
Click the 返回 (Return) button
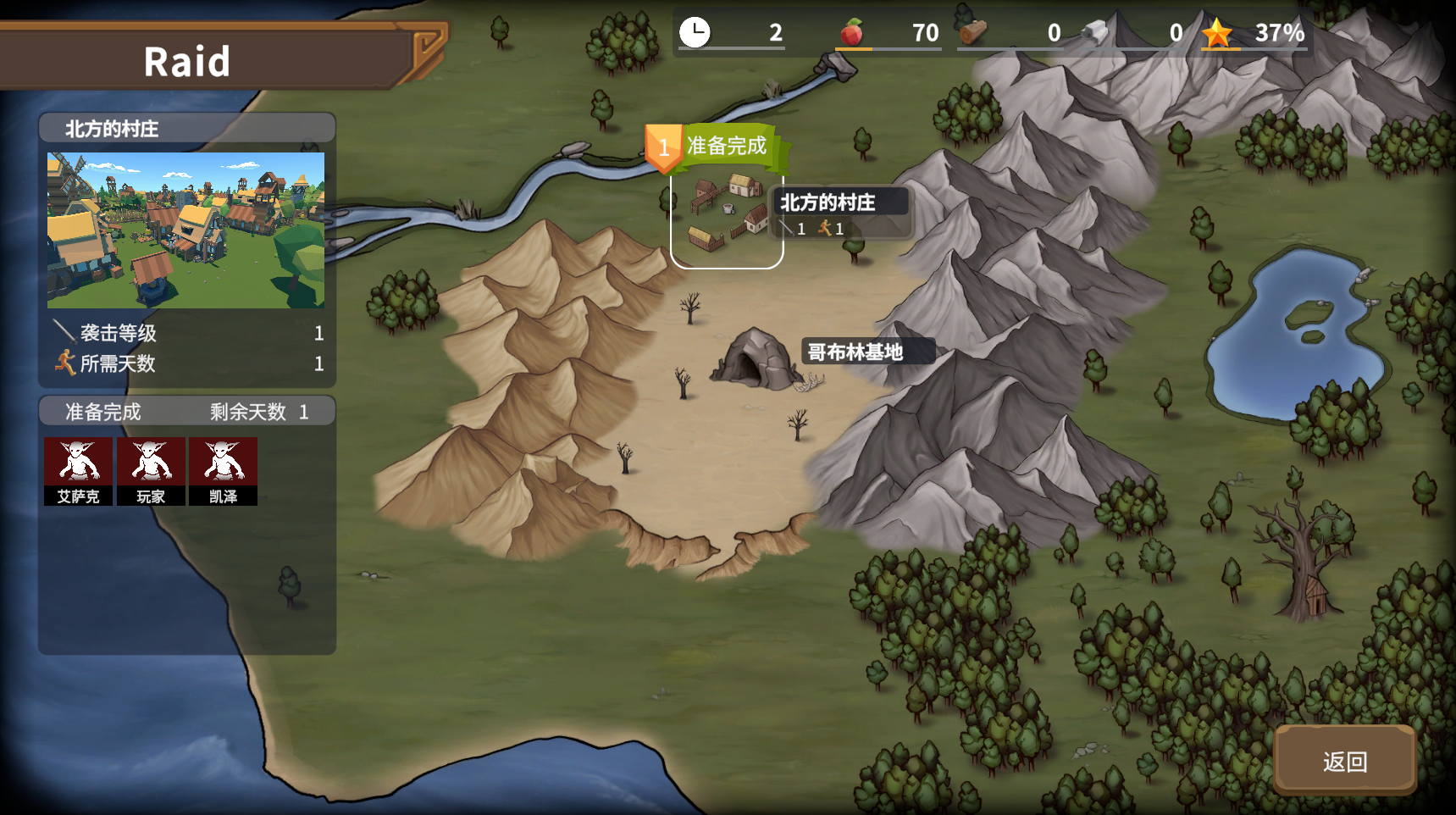[1344, 761]
